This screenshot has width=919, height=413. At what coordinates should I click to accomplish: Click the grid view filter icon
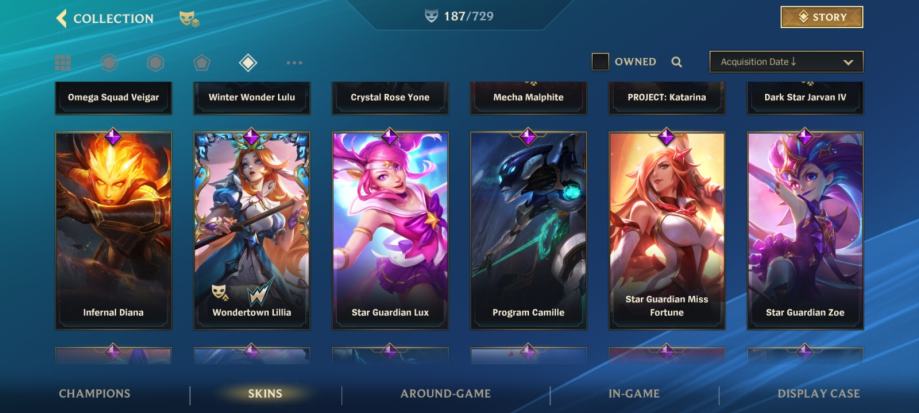63,63
